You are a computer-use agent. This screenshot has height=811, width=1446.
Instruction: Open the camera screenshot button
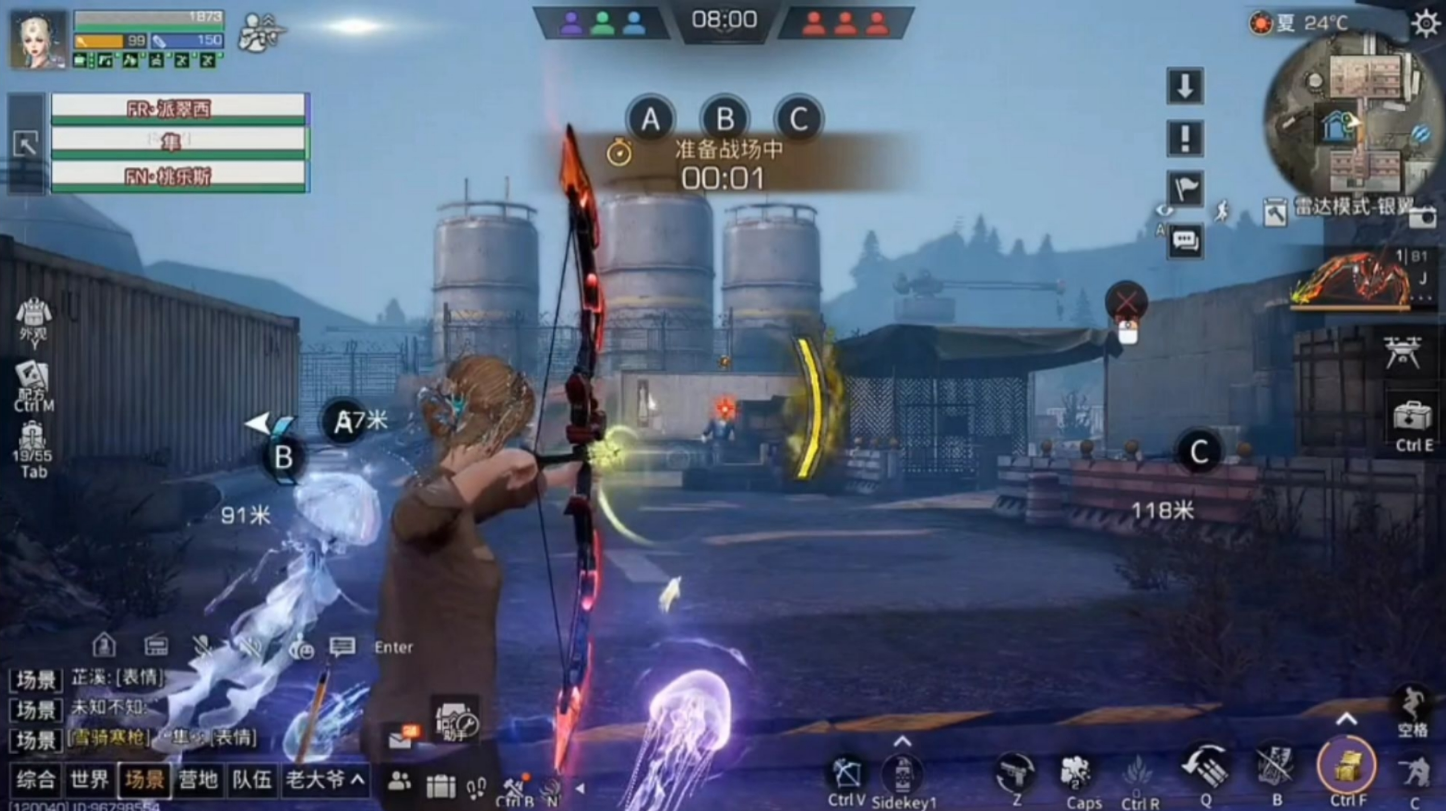click(1423, 215)
